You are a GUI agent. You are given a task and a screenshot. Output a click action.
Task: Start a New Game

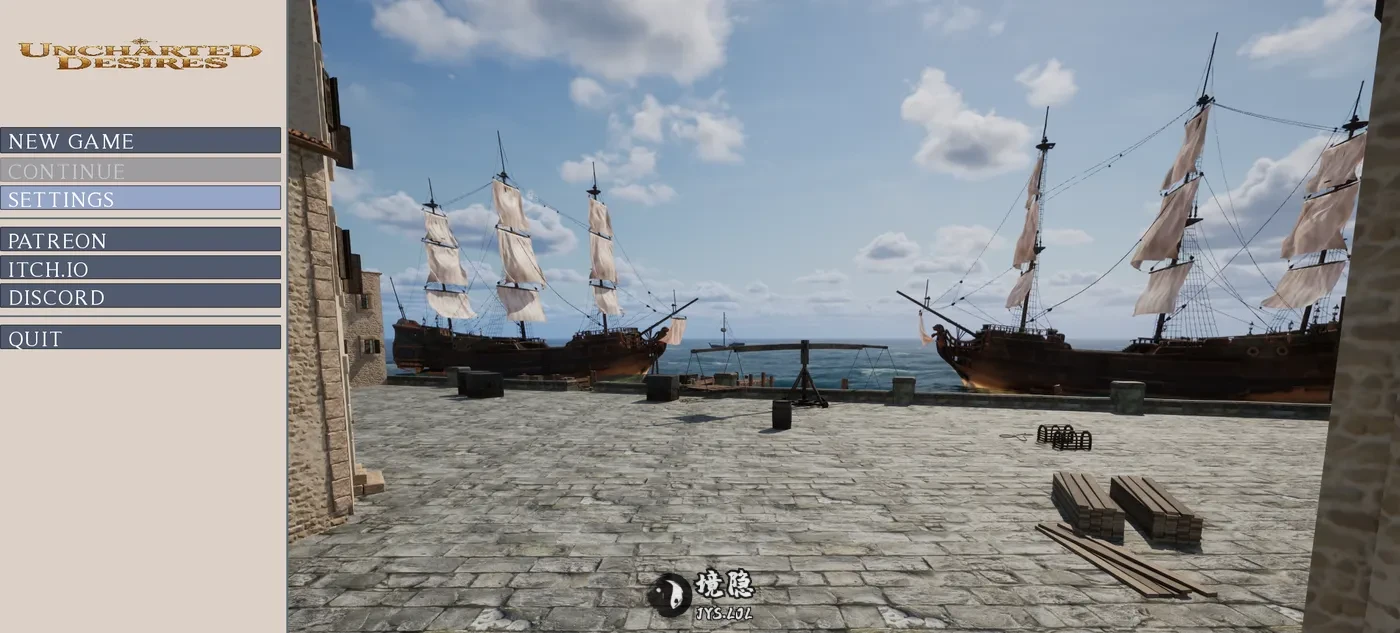[x=140, y=141]
